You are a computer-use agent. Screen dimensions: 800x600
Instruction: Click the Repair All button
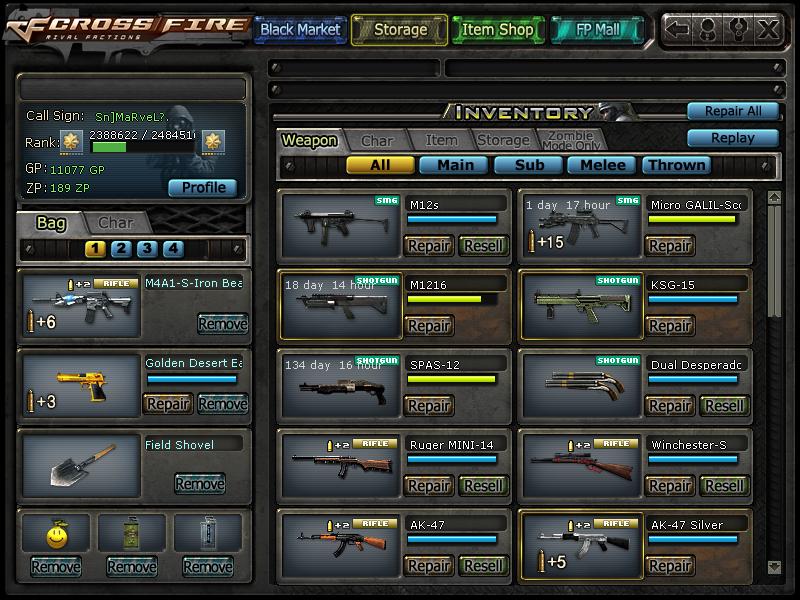point(732,111)
